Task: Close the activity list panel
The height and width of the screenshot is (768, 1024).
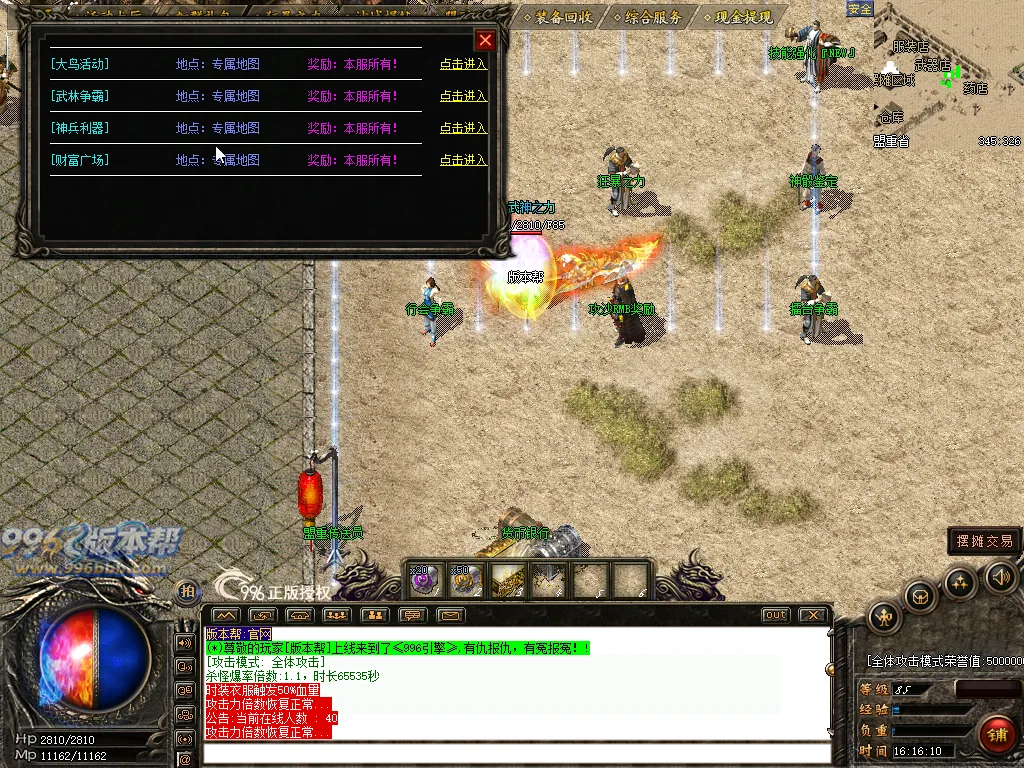Action: point(485,40)
